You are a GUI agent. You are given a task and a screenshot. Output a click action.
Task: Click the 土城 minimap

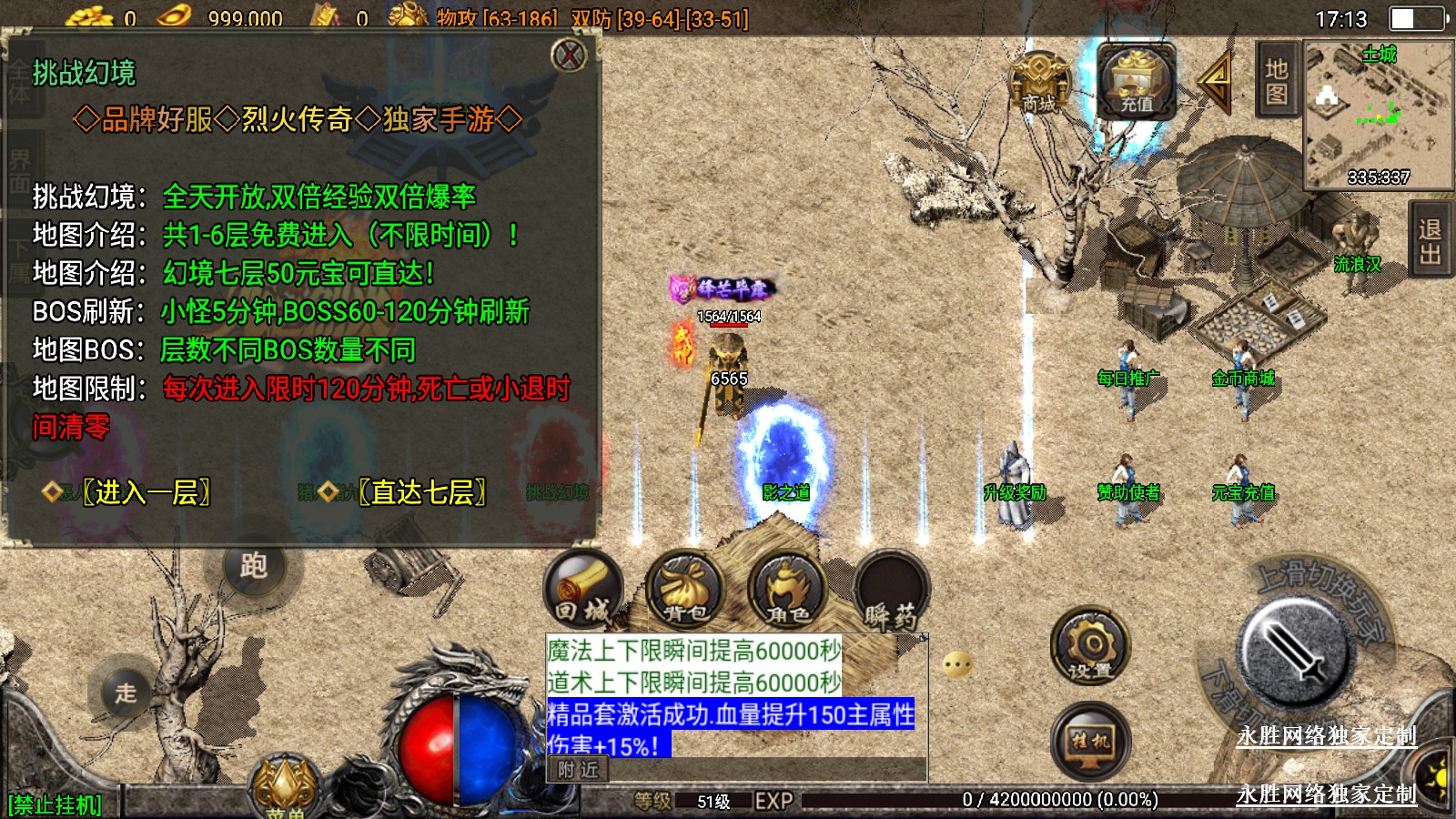tap(1379, 115)
